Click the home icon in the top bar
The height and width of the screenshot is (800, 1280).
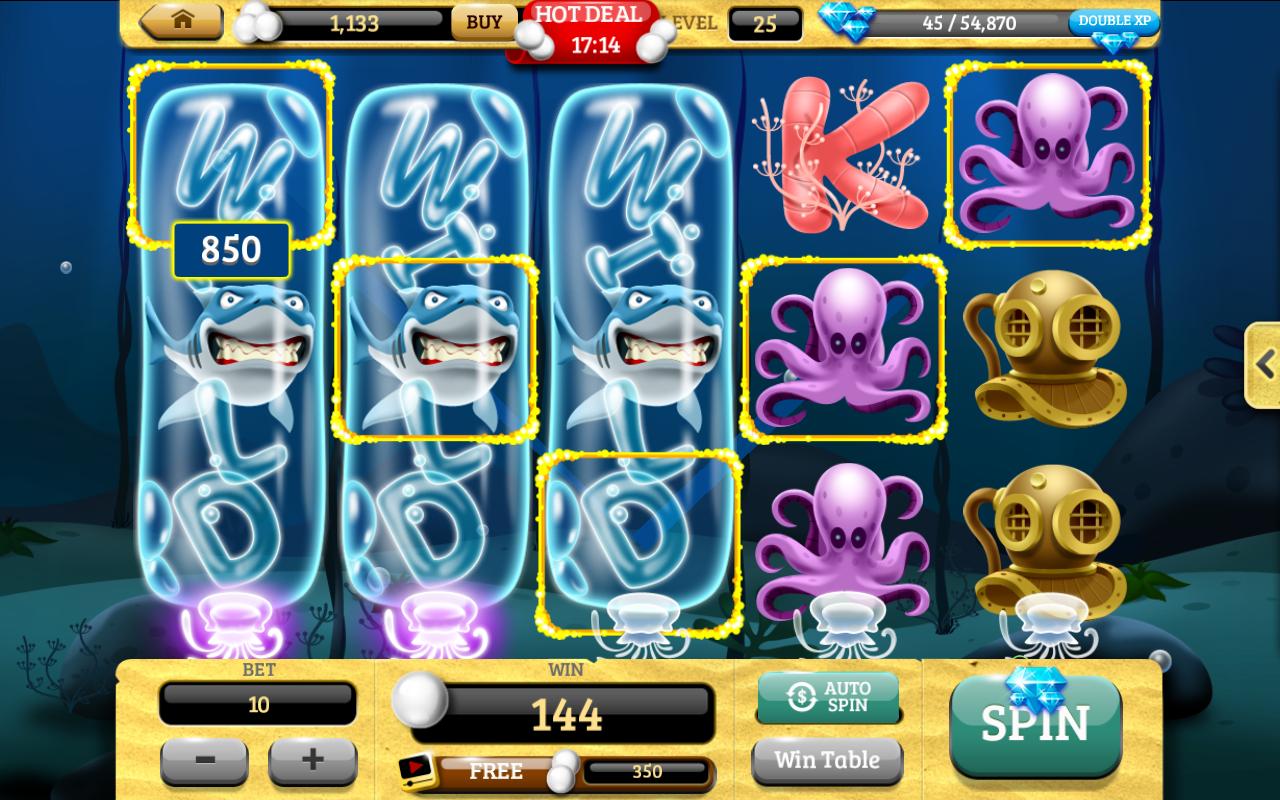click(x=182, y=22)
